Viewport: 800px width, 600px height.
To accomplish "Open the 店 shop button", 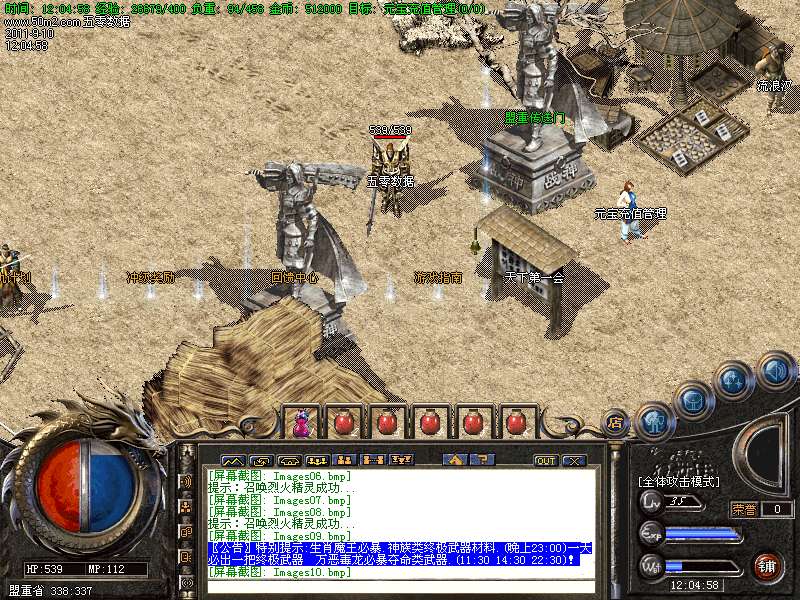I will click(616, 422).
